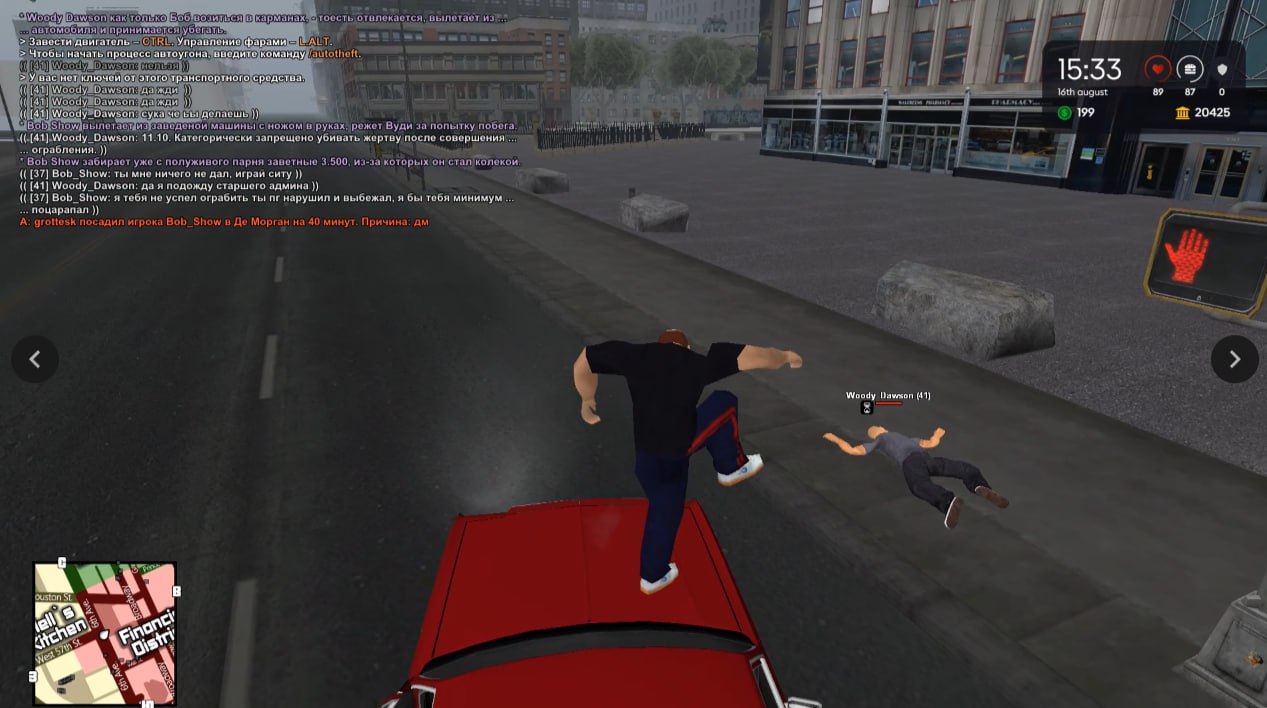Click the red admin jail message in chat

point(224,222)
